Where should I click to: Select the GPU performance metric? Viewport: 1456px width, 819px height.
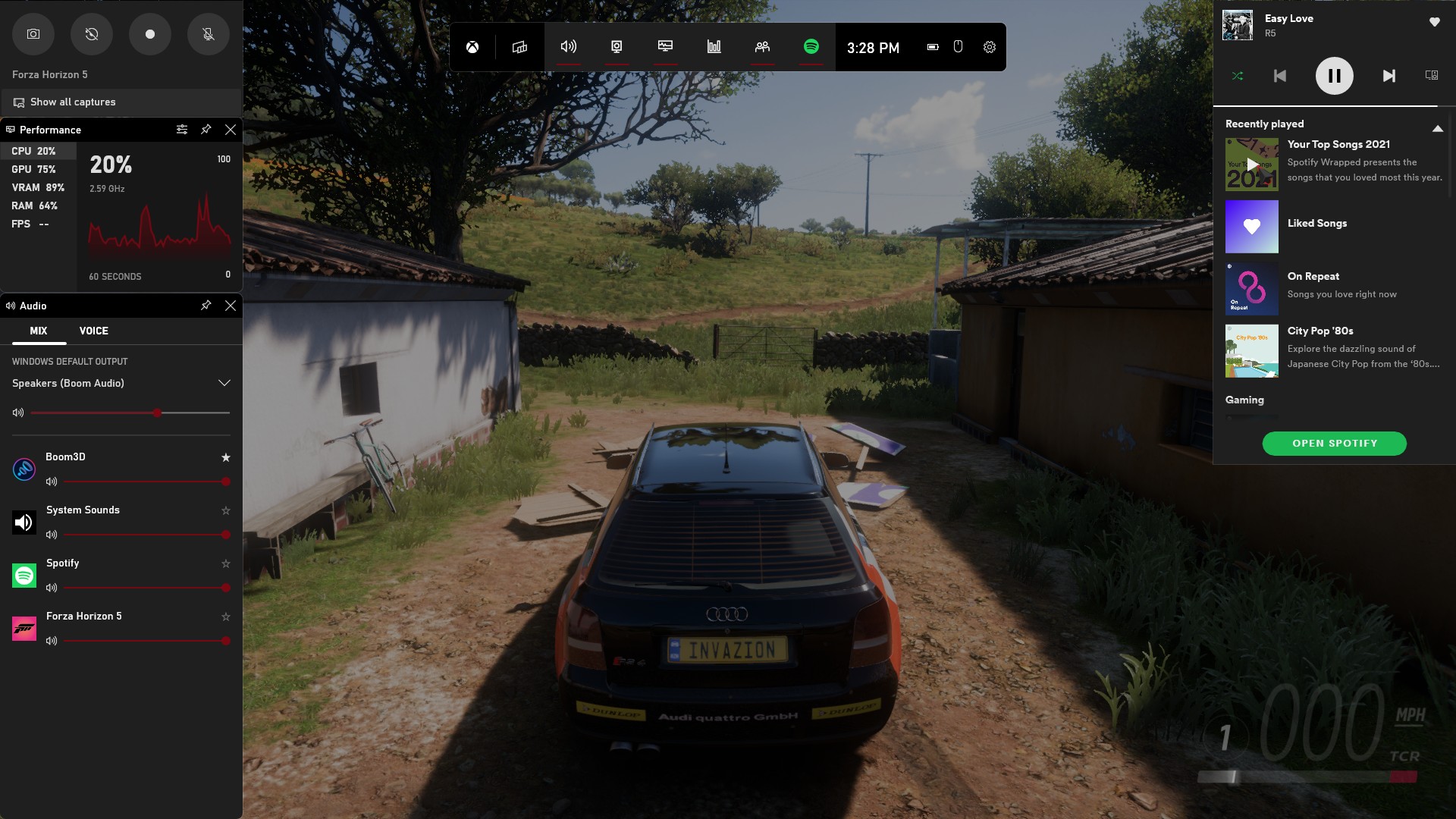pos(34,169)
